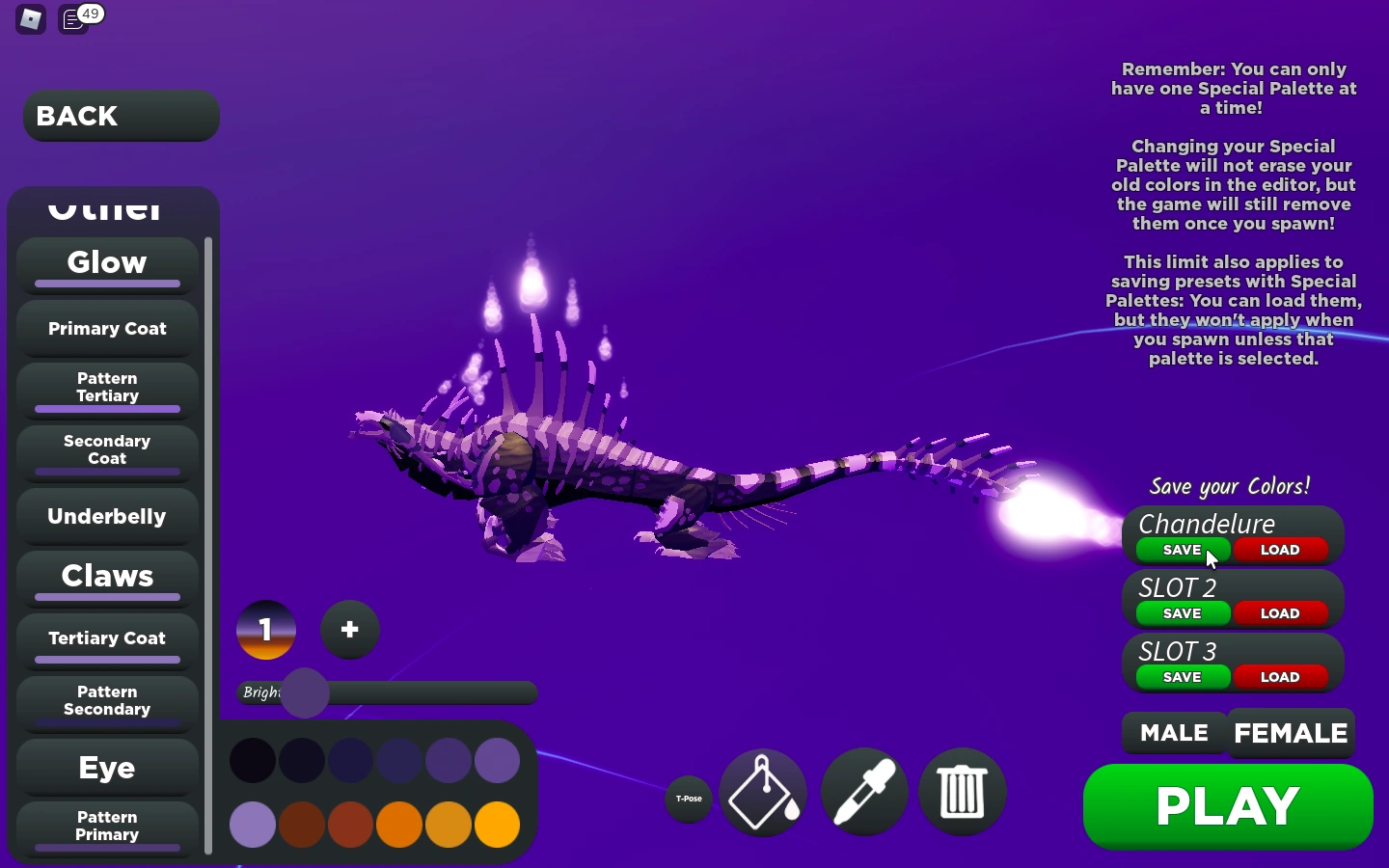Switch to the Glow category tab
1389x868 pixels.
click(x=106, y=263)
